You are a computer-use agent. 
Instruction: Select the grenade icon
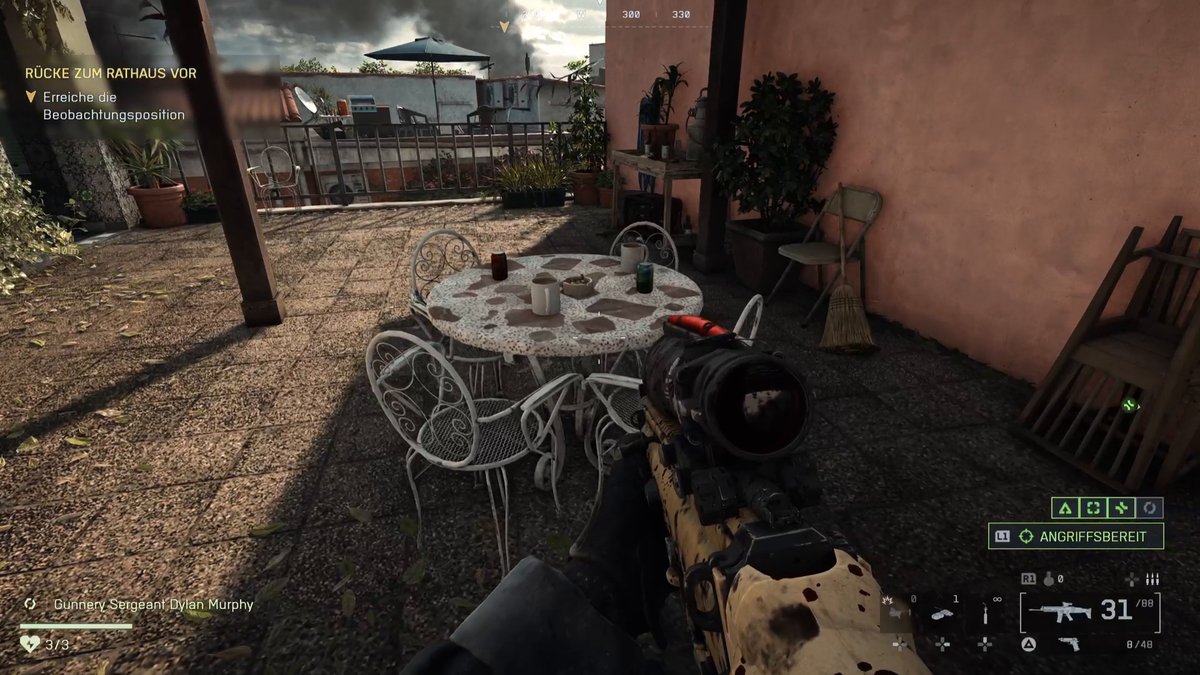[x=1049, y=578]
